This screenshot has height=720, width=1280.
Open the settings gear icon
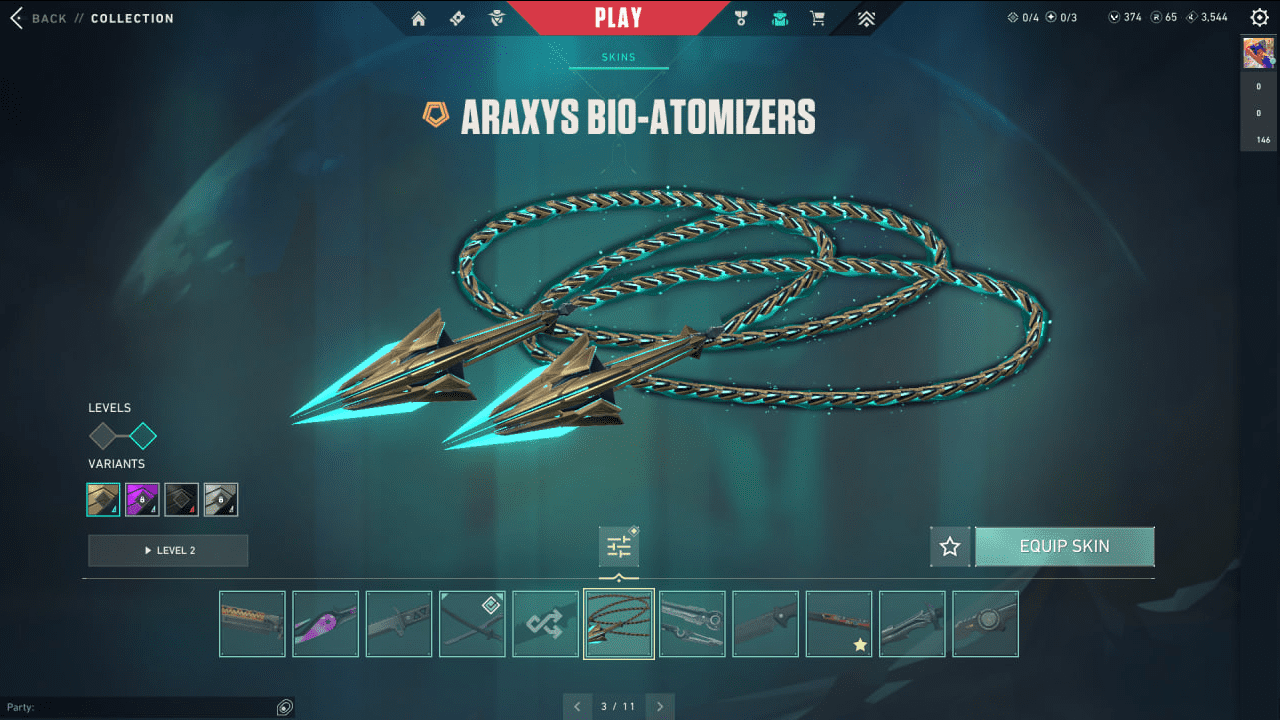pos(1259,18)
